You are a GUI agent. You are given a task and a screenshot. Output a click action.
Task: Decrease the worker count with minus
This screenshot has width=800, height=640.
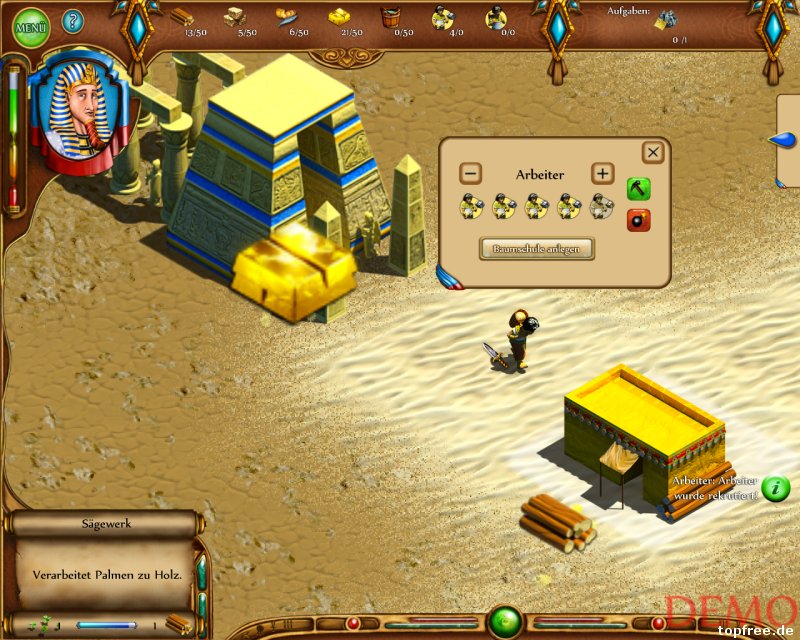point(472,174)
